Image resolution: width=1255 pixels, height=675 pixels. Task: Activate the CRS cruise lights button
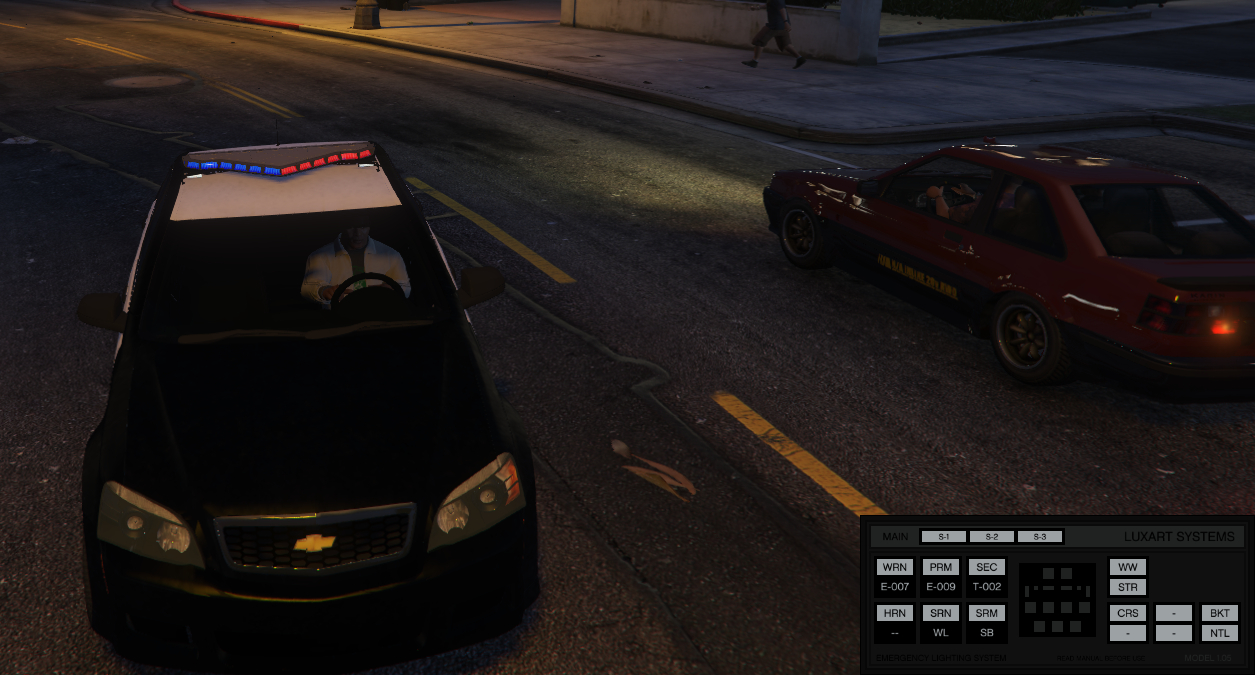click(x=1128, y=613)
